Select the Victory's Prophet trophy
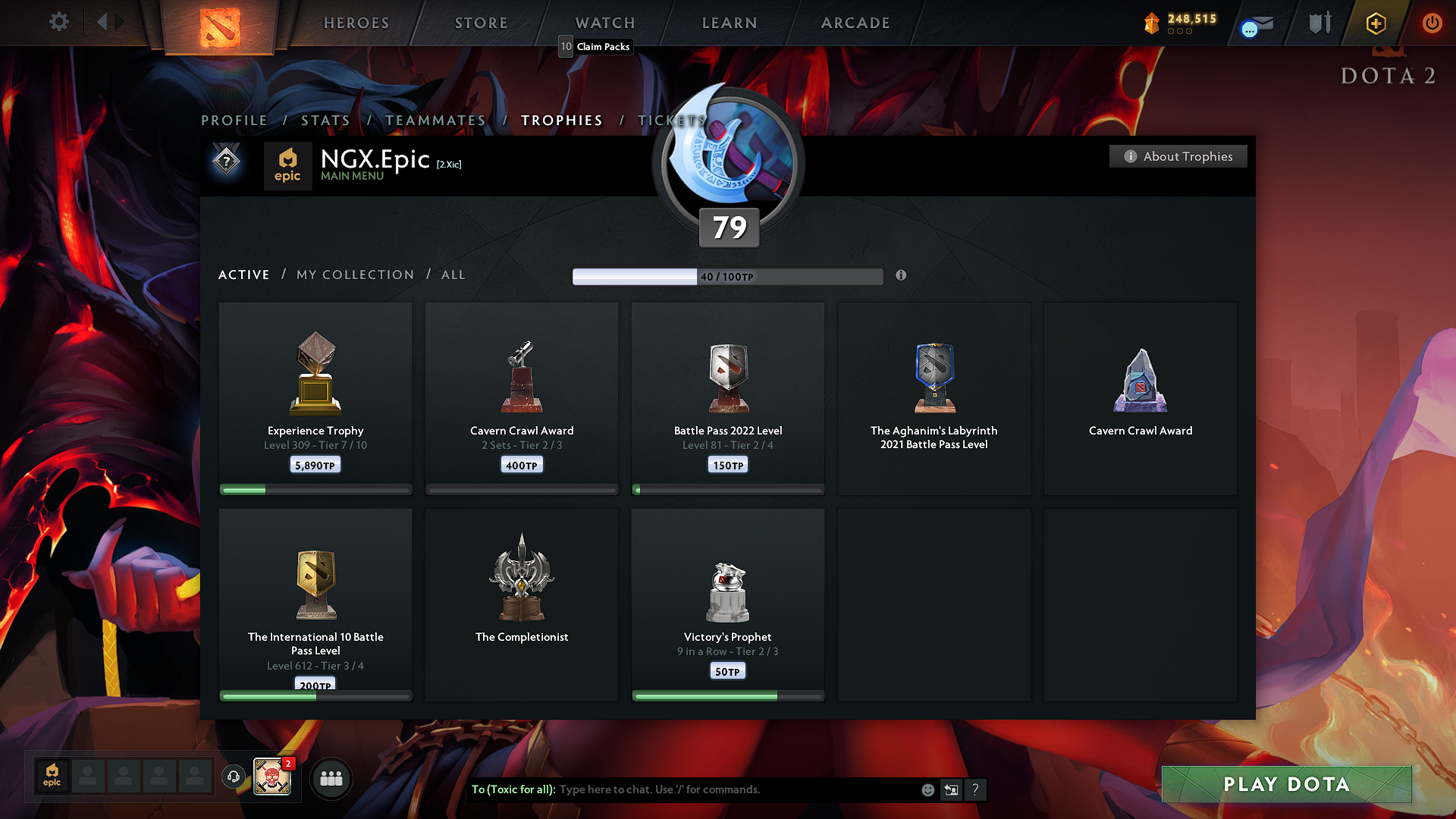Screen dimensions: 1456x819 point(728,604)
